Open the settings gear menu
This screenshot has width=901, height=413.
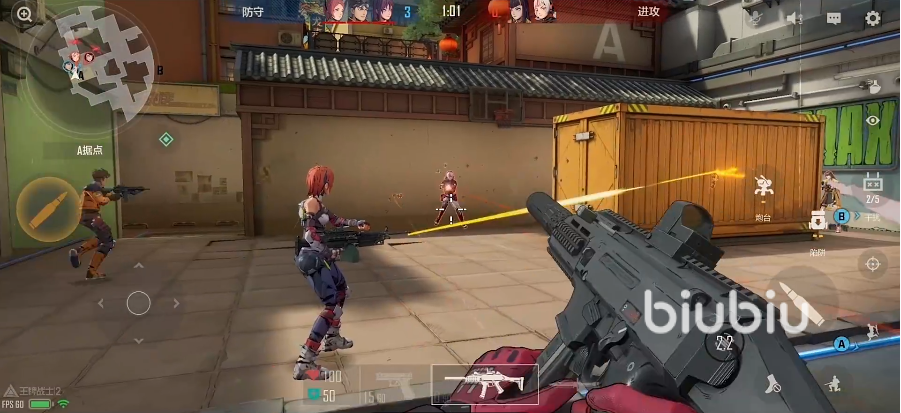(x=872, y=18)
